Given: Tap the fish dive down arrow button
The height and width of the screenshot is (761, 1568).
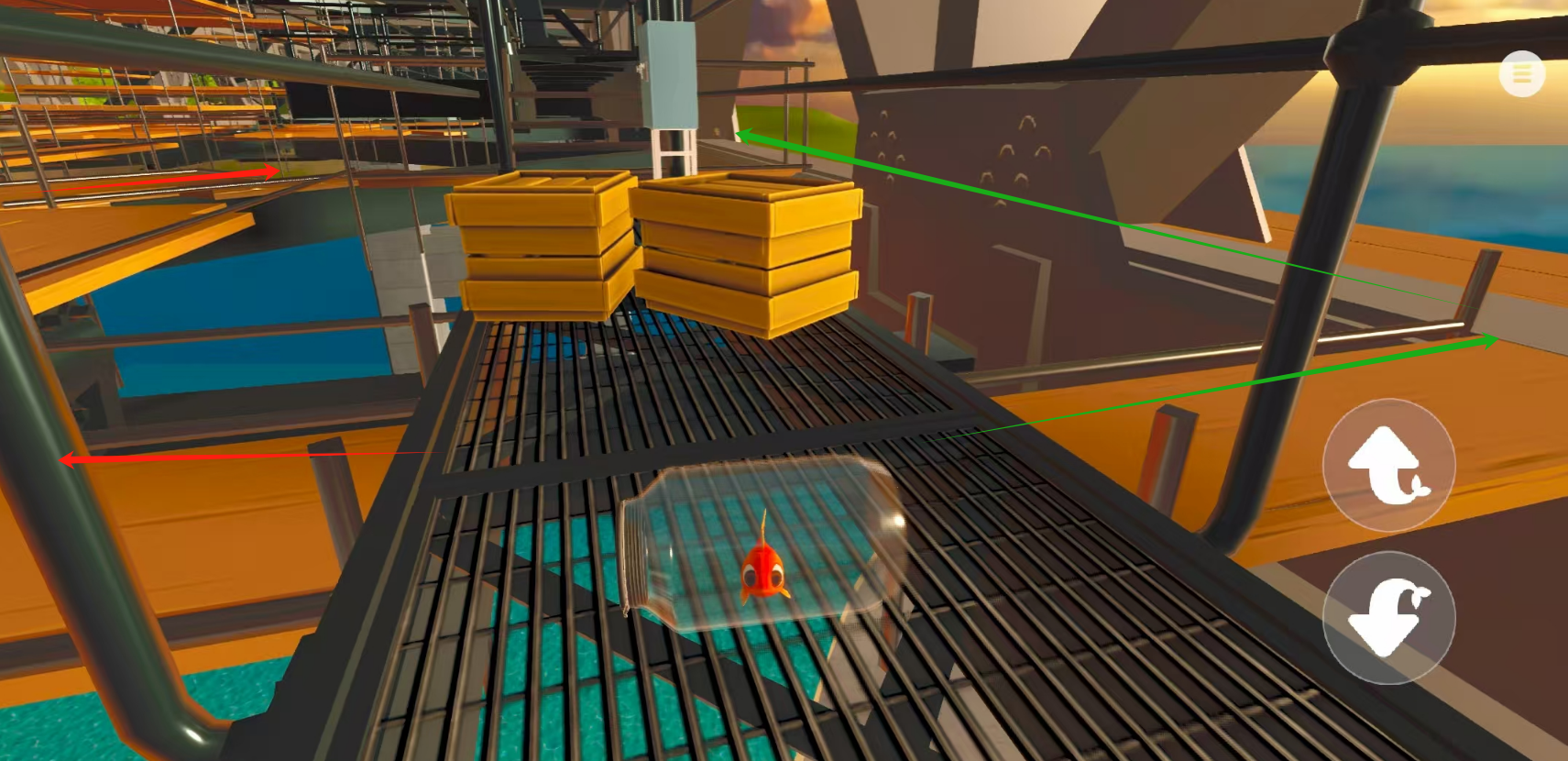Looking at the screenshot, I should [x=1388, y=617].
